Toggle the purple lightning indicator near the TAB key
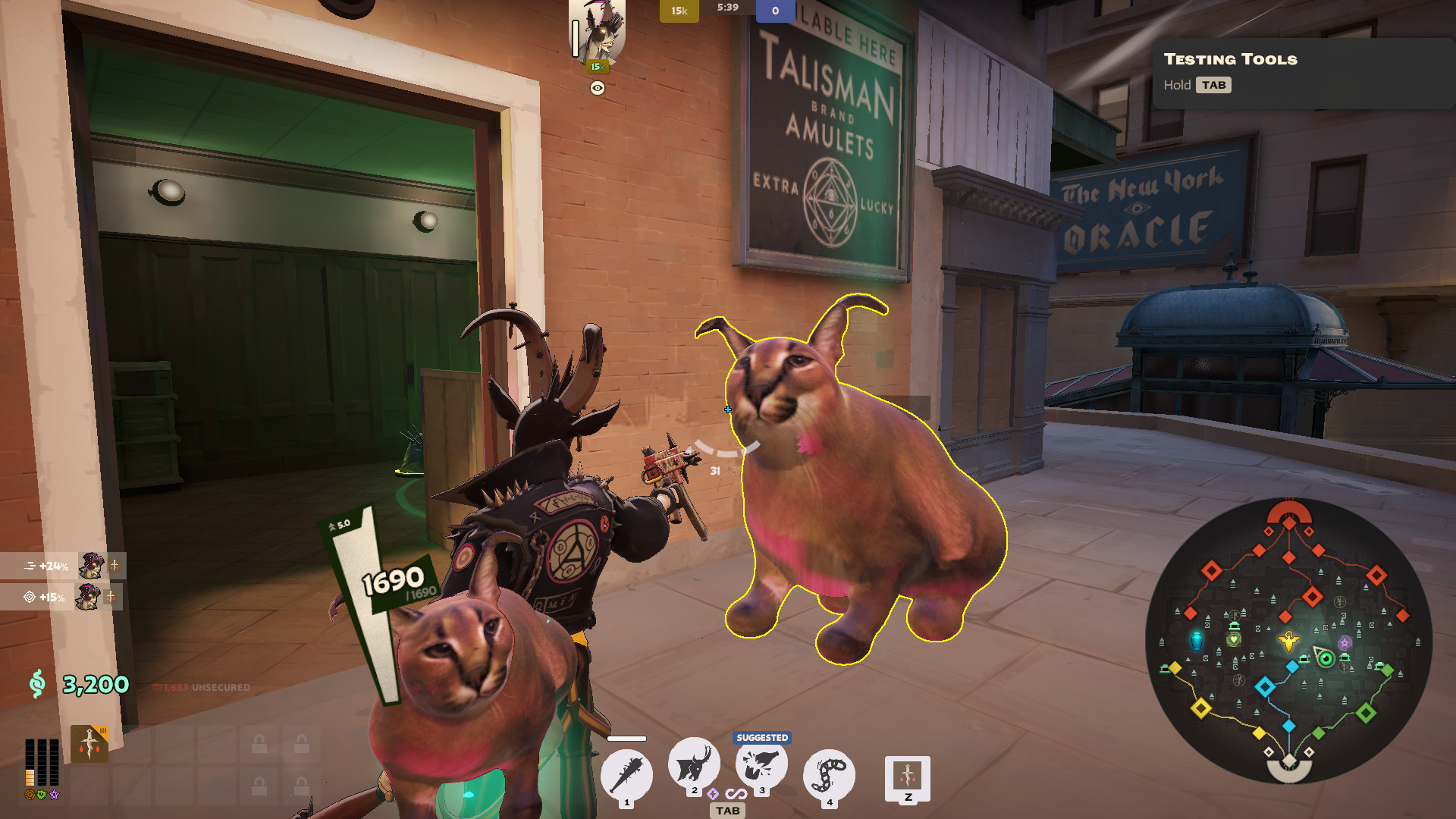Image resolution: width=1456 pixels, height=819 pixels. click(x=711, y=795)
